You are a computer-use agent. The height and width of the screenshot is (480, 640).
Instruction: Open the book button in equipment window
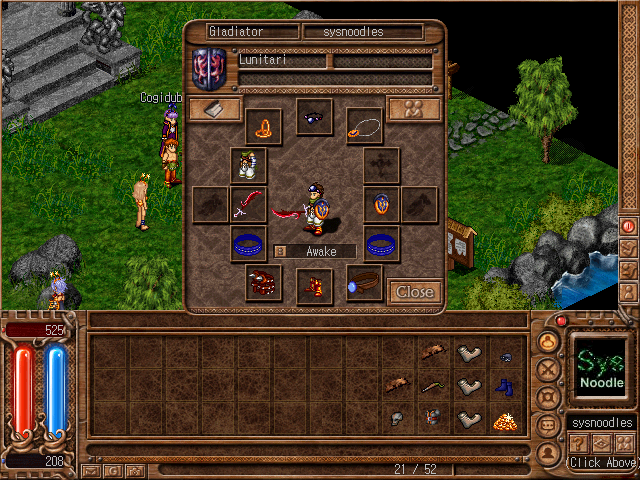(x=215, y=109)
